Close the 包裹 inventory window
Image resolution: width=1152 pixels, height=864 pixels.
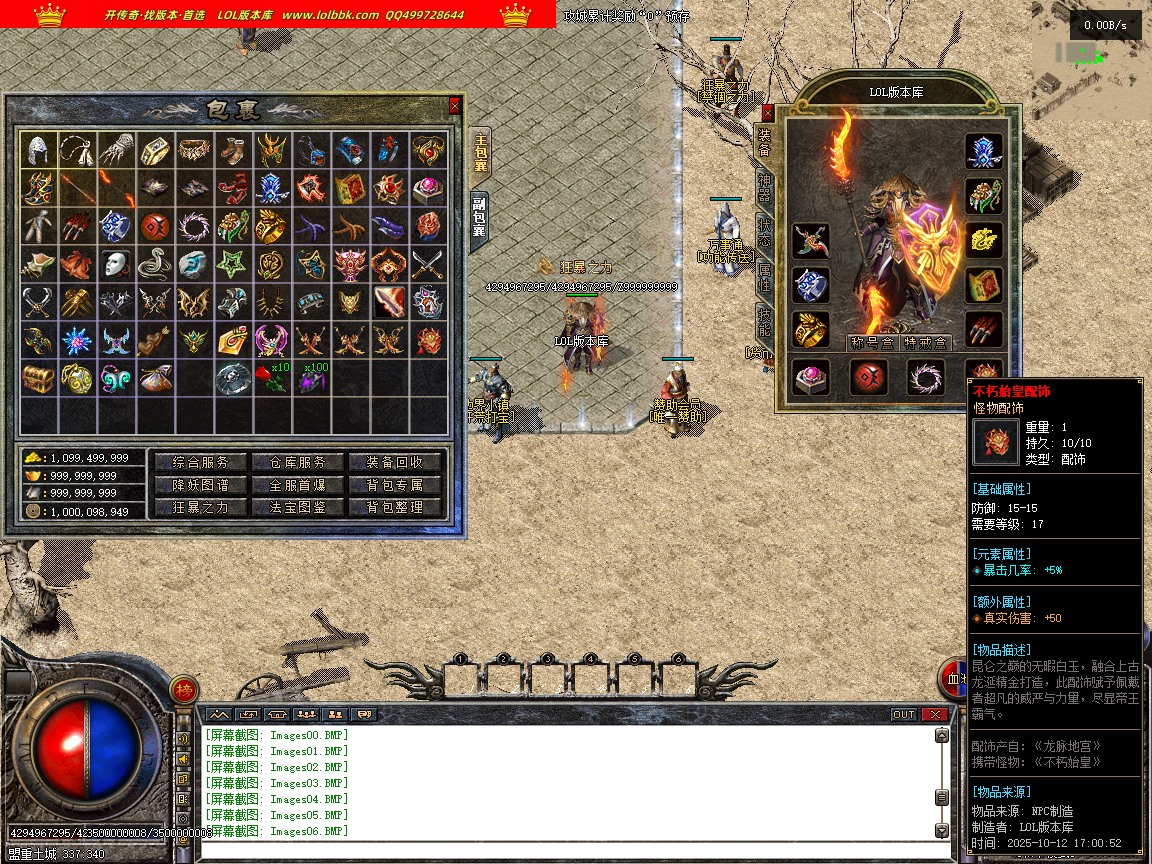[455, 105]
